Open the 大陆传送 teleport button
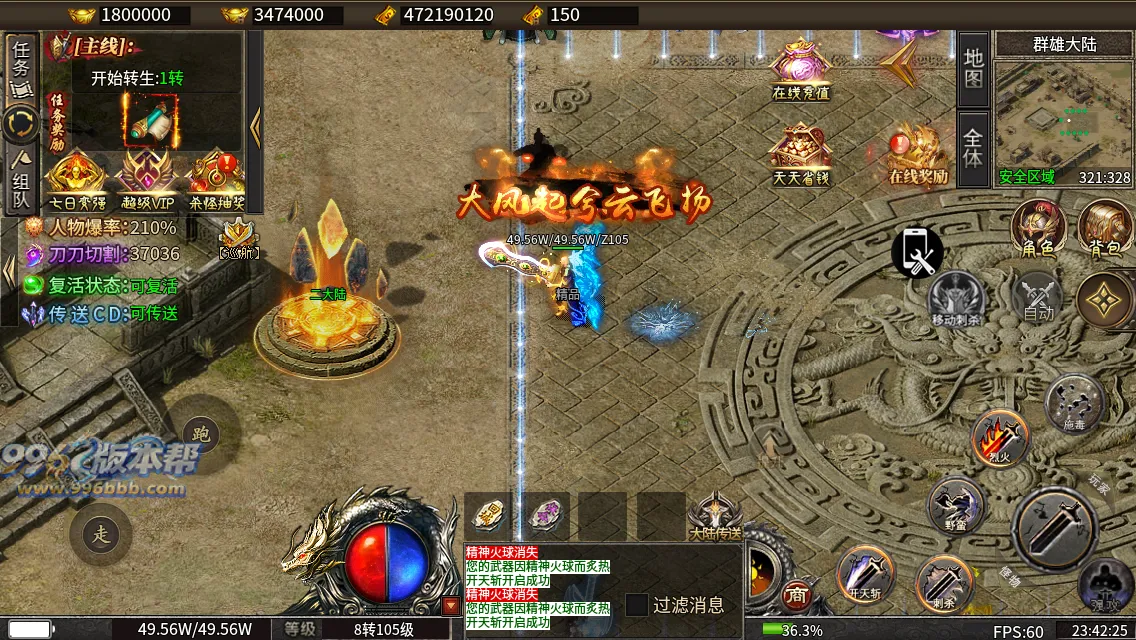 [716, 514]
